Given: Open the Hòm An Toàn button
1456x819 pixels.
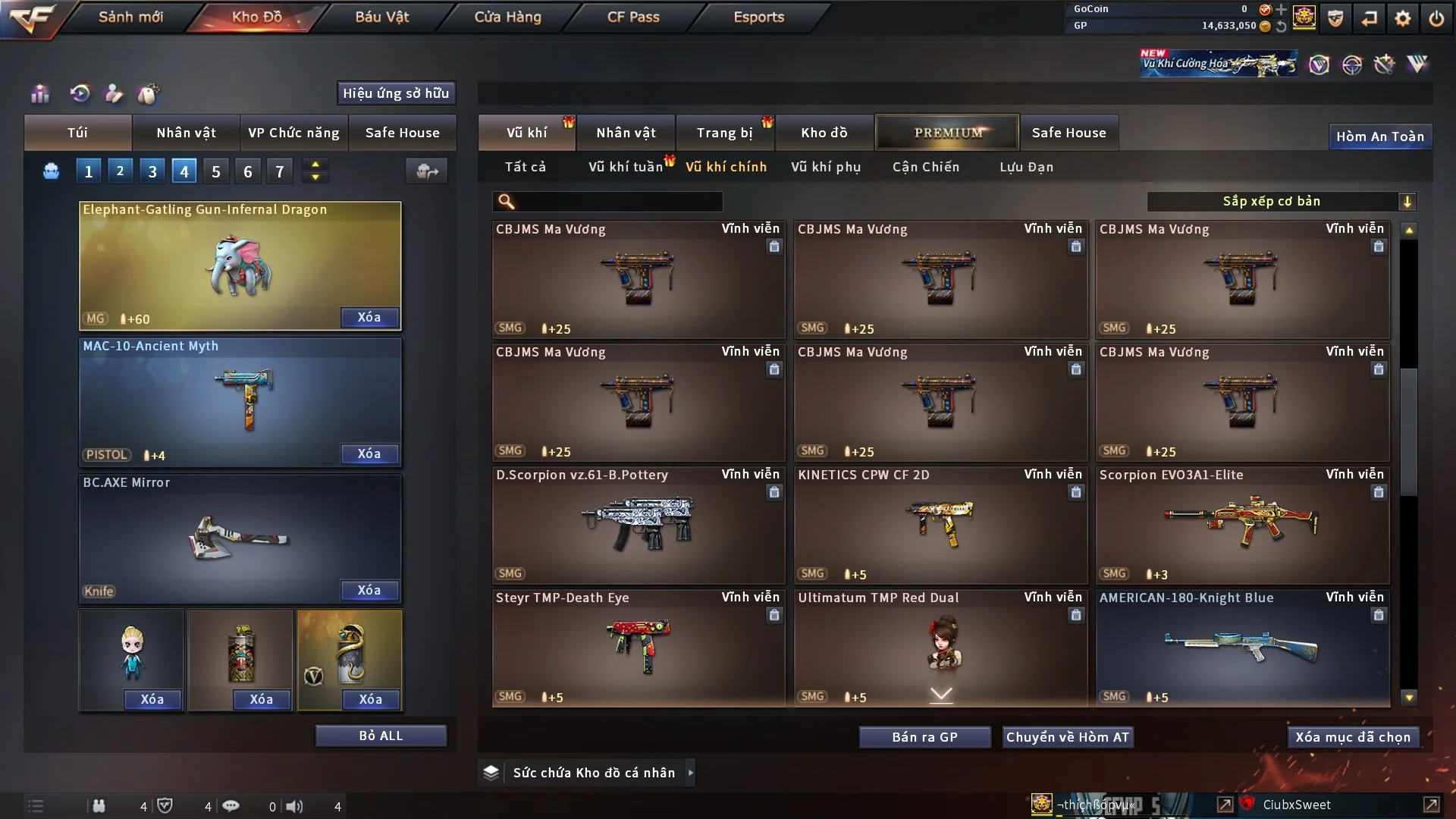Looking at the screenshot, I should pyautogui.click(x=1379, y=136).
